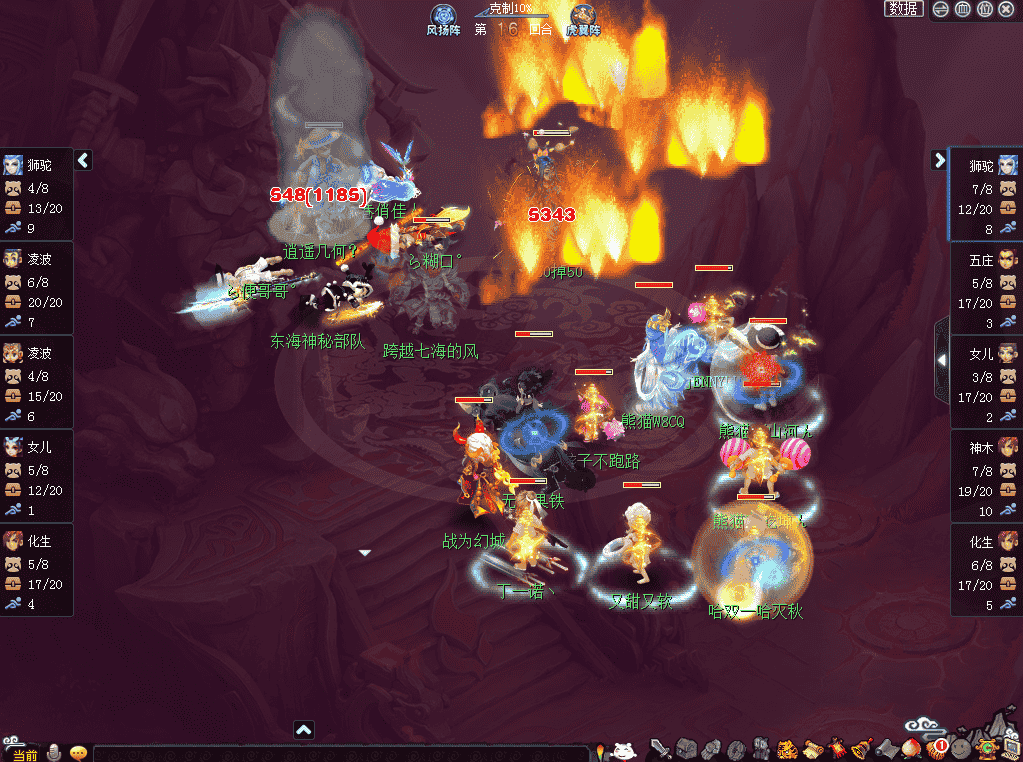Open the sword attack icon in toolbar
Viewport: 1023px width, 762px height.
pos(661,748)
